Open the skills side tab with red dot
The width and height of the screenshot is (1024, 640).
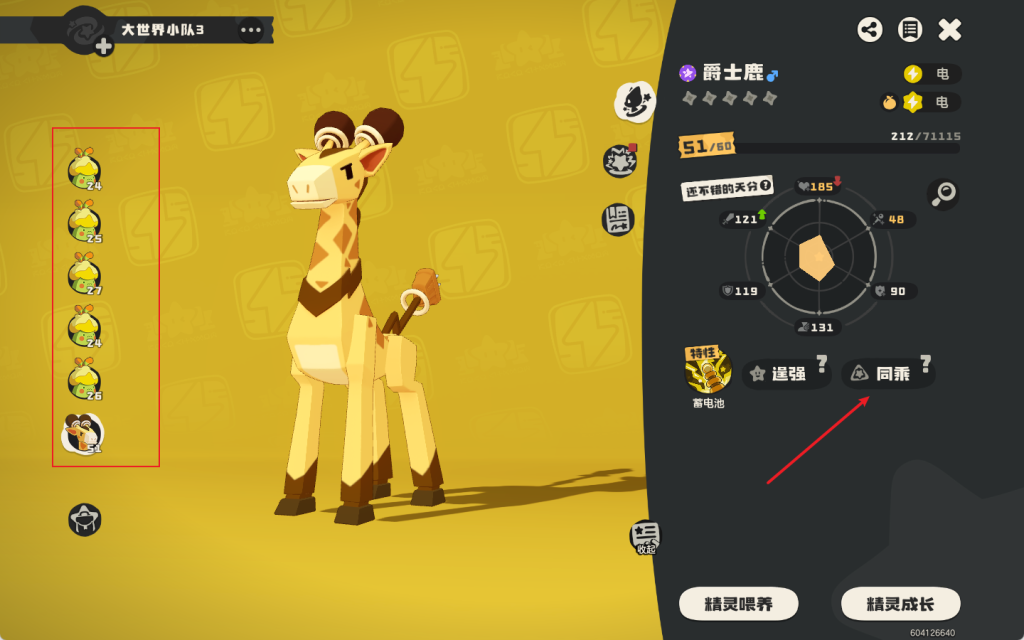pyautogui.click(x=620, y=161)
